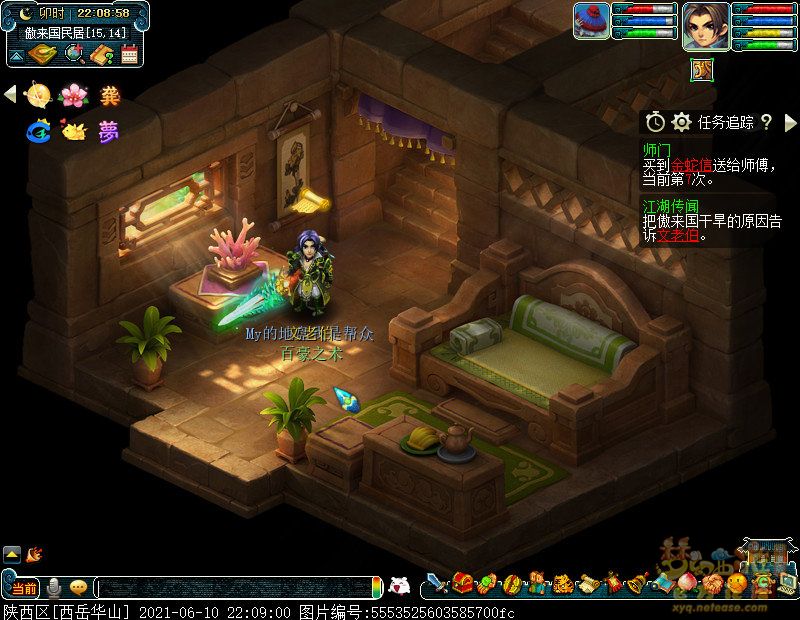Viewport: 800px width, 620px height.
Task: Click the pink flower event icon
Action: [73, 95]
